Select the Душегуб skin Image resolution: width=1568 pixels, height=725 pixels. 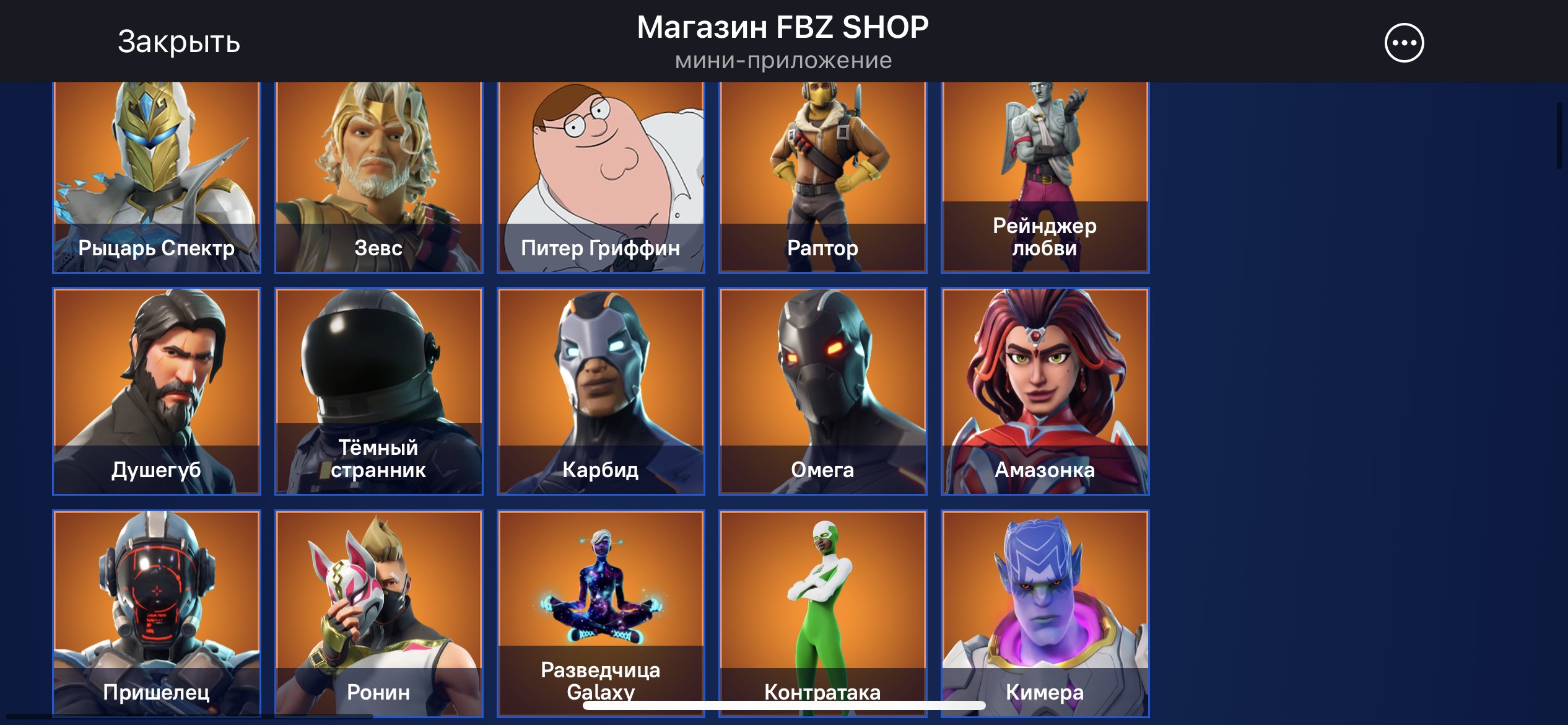point(156,390)
